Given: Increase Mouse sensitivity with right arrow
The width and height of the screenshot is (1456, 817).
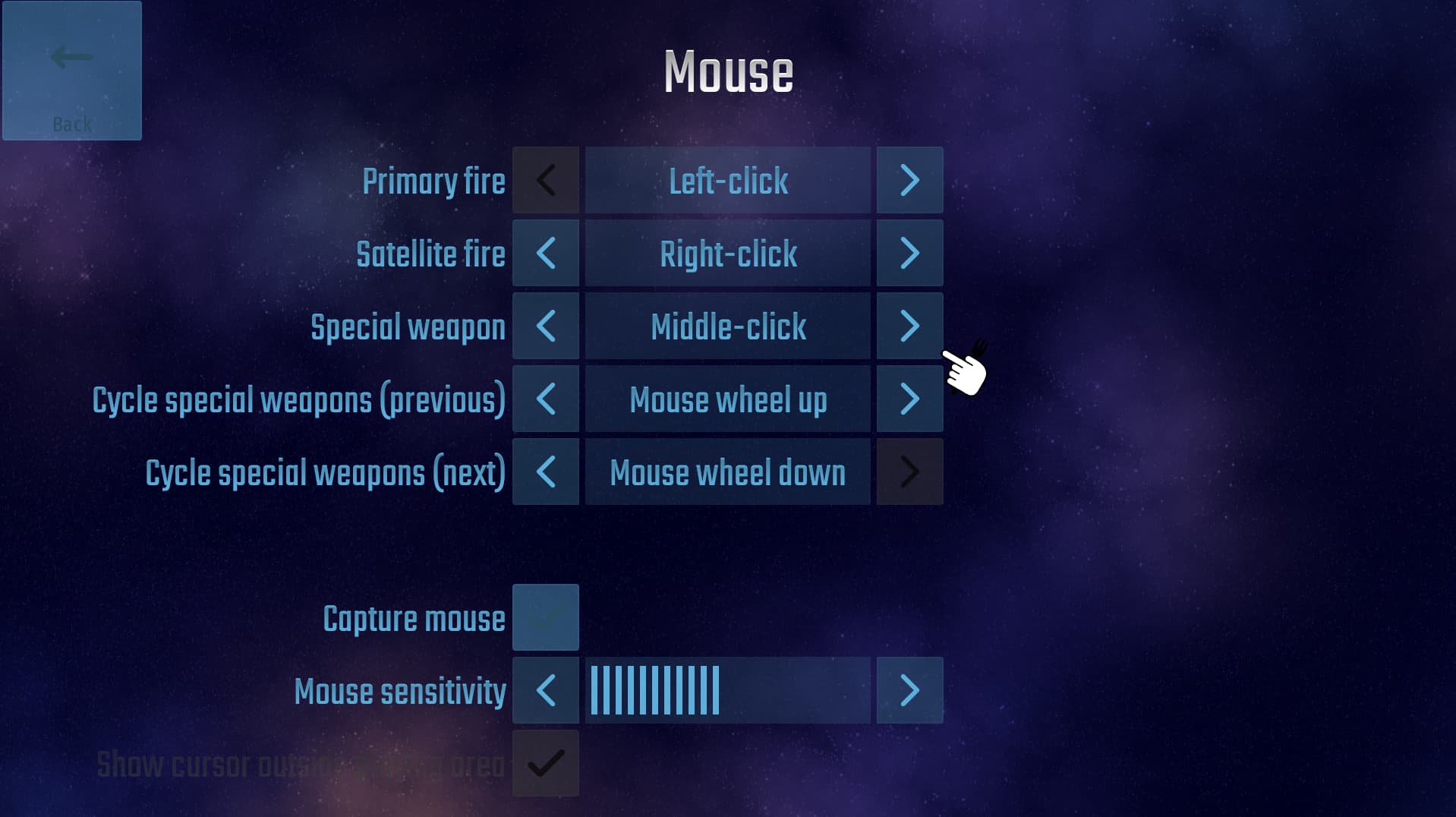Looking at the screenshot, I should tap(909, 690).
